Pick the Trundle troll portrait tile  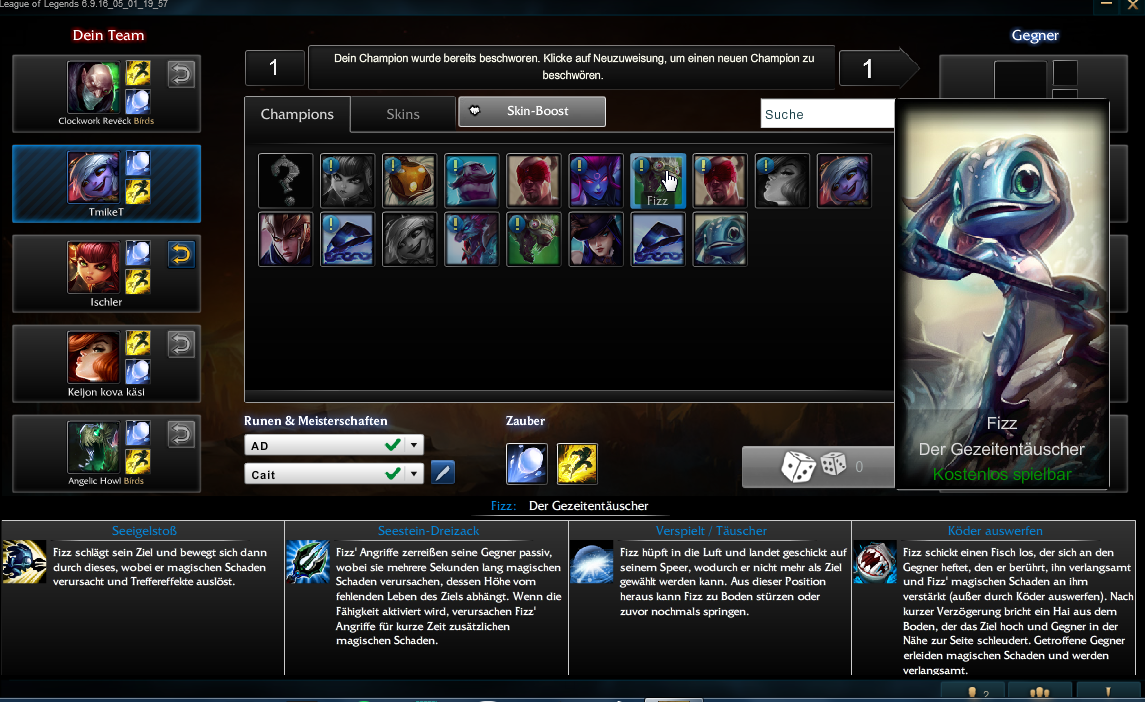click(471, 239)
